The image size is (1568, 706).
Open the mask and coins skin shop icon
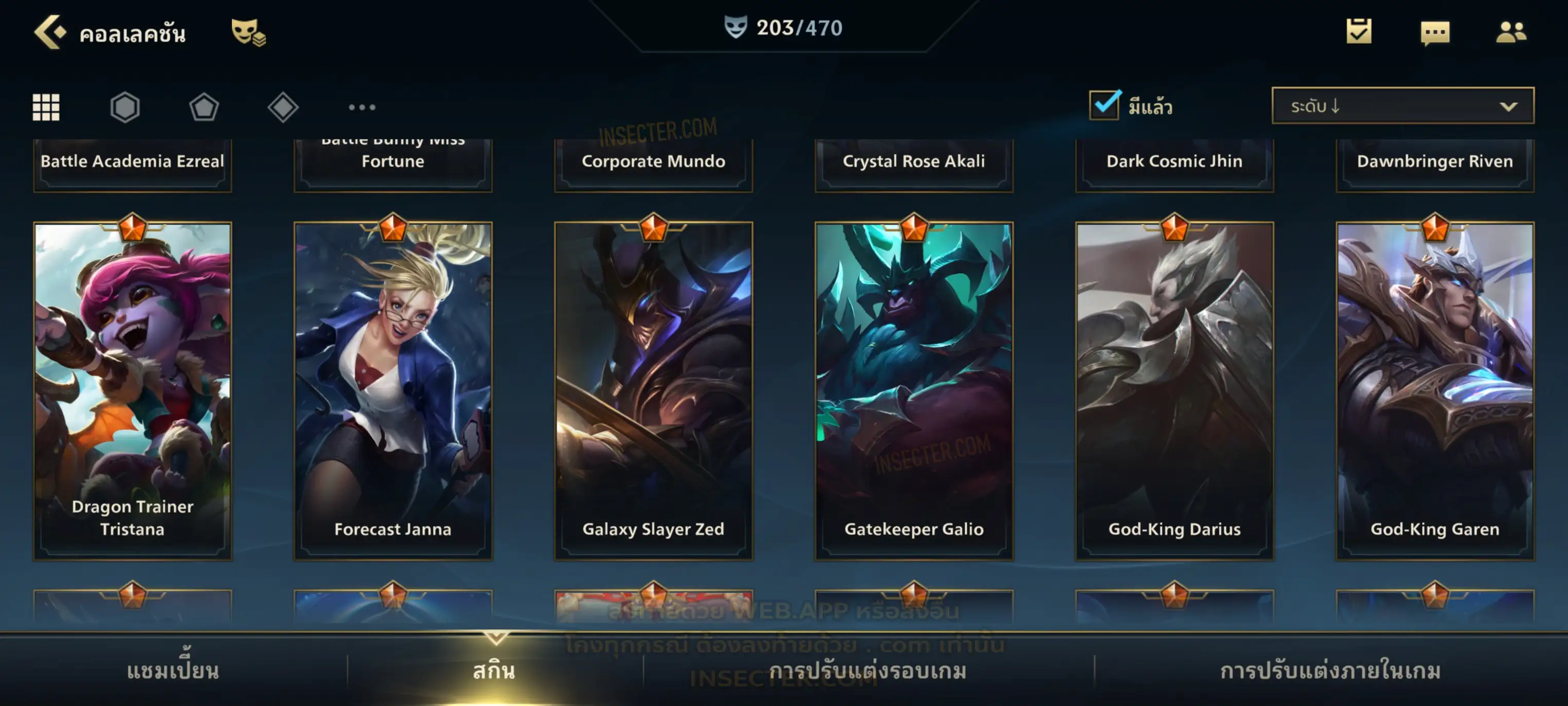248,32
